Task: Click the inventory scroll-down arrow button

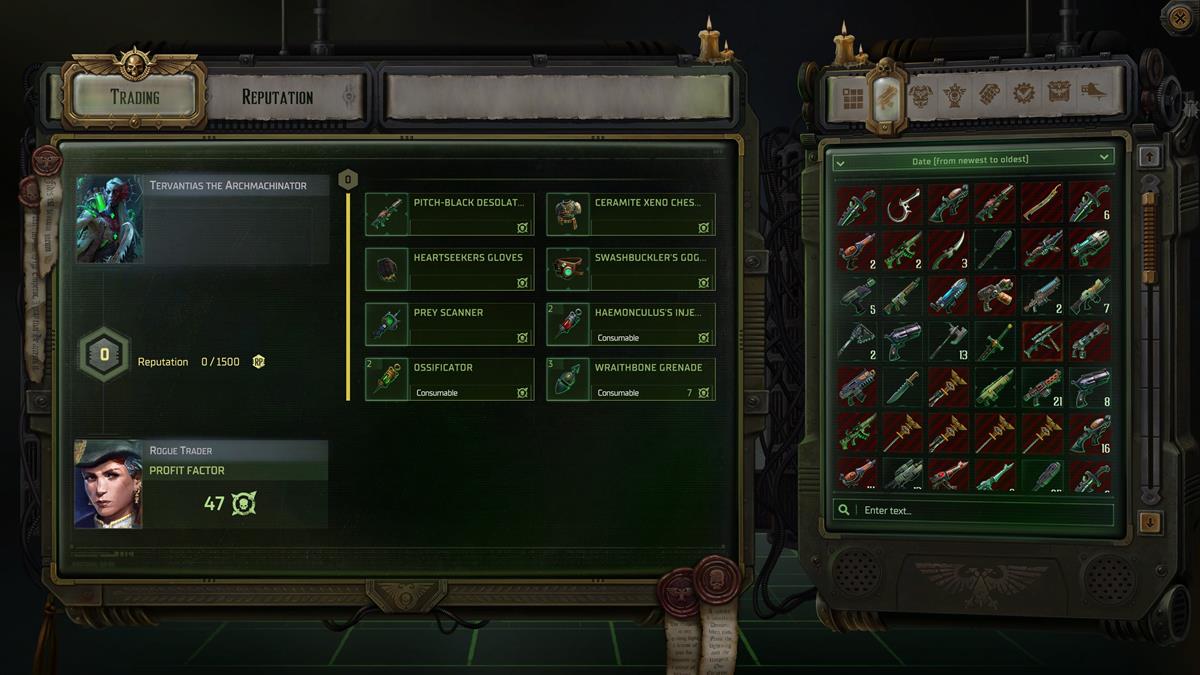Action: point(1150,522)
